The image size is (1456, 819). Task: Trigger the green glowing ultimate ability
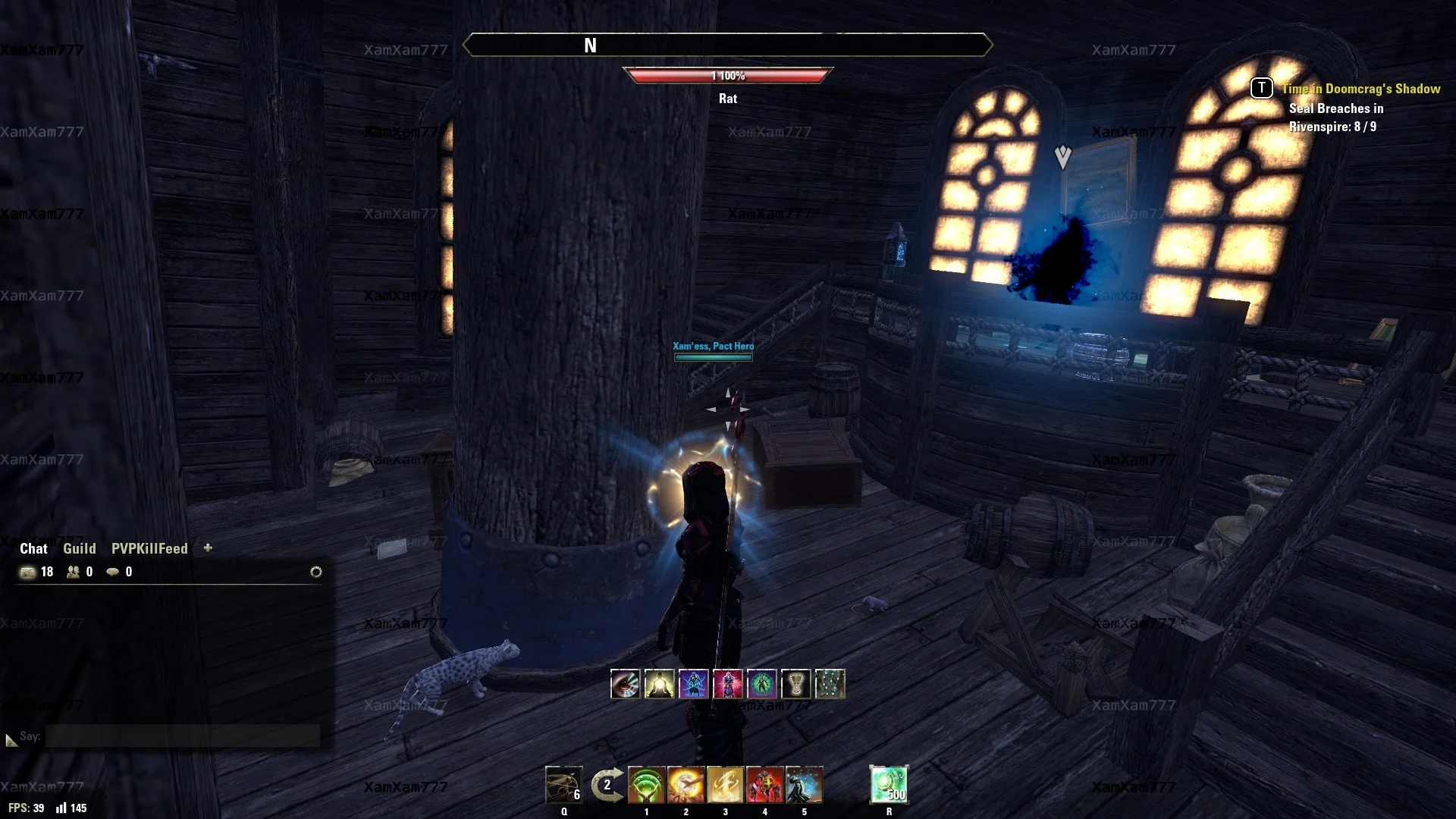889,785
